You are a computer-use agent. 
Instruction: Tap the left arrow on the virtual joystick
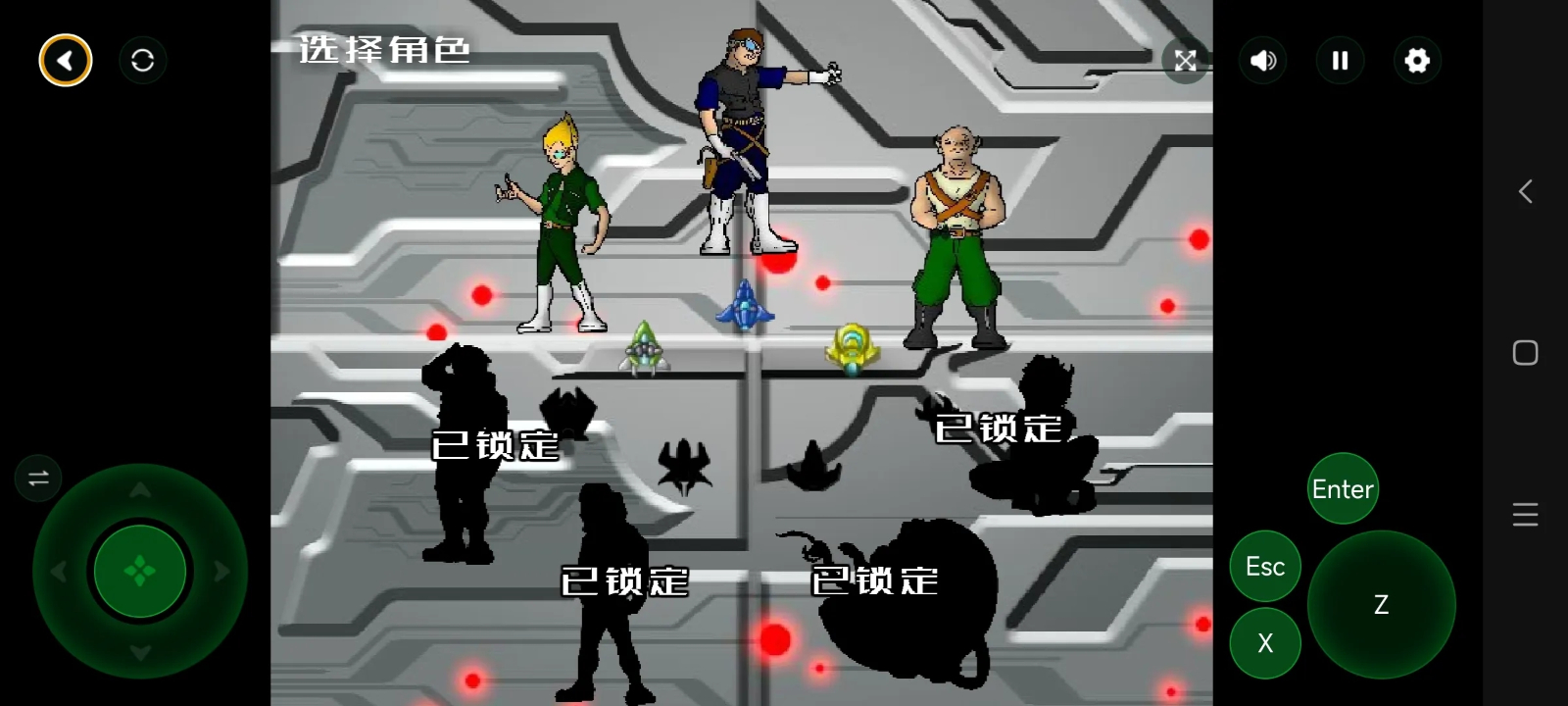(x=59, y=571)
